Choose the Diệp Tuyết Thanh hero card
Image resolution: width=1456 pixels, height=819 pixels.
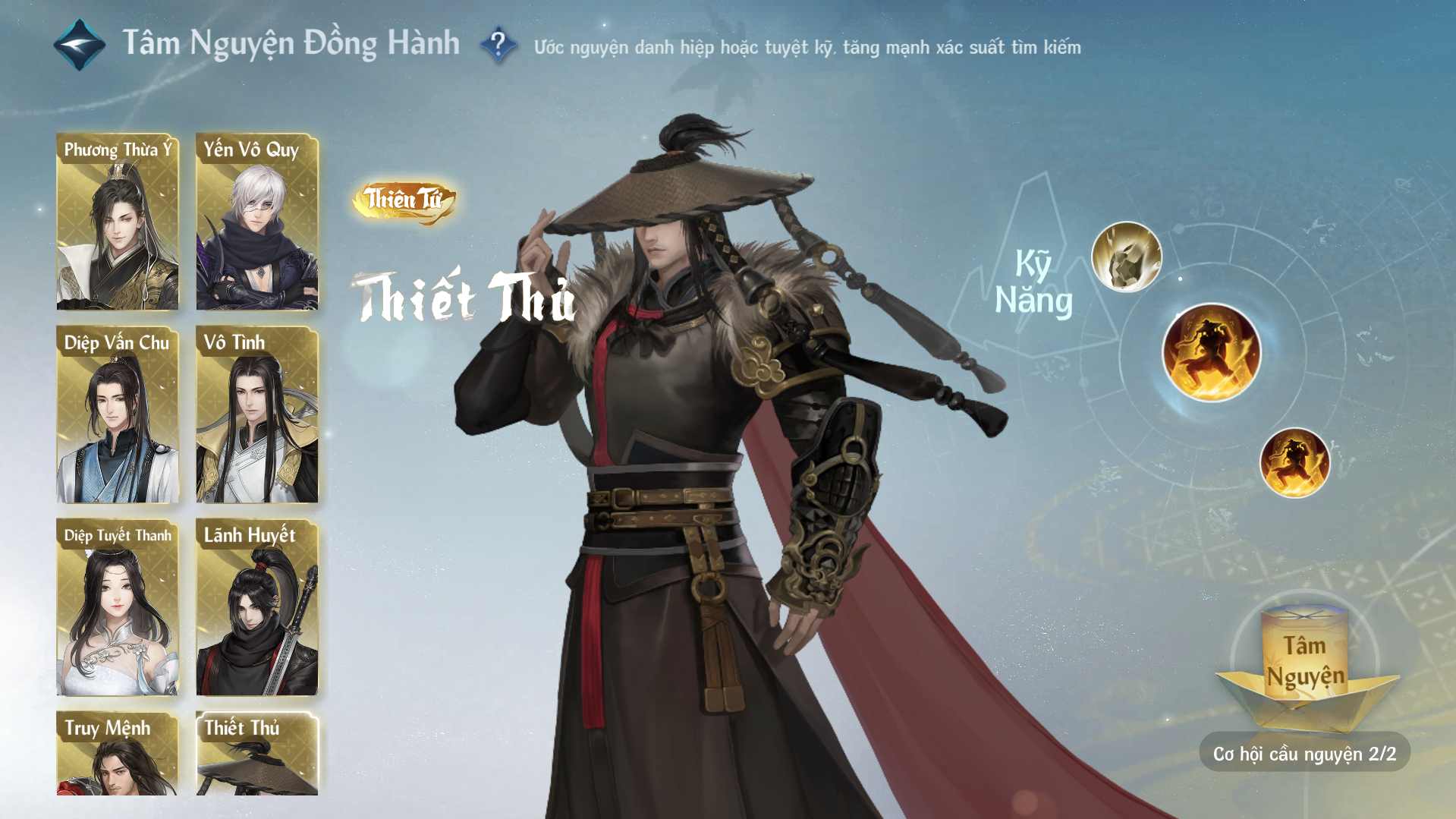[x=118, y=607]
